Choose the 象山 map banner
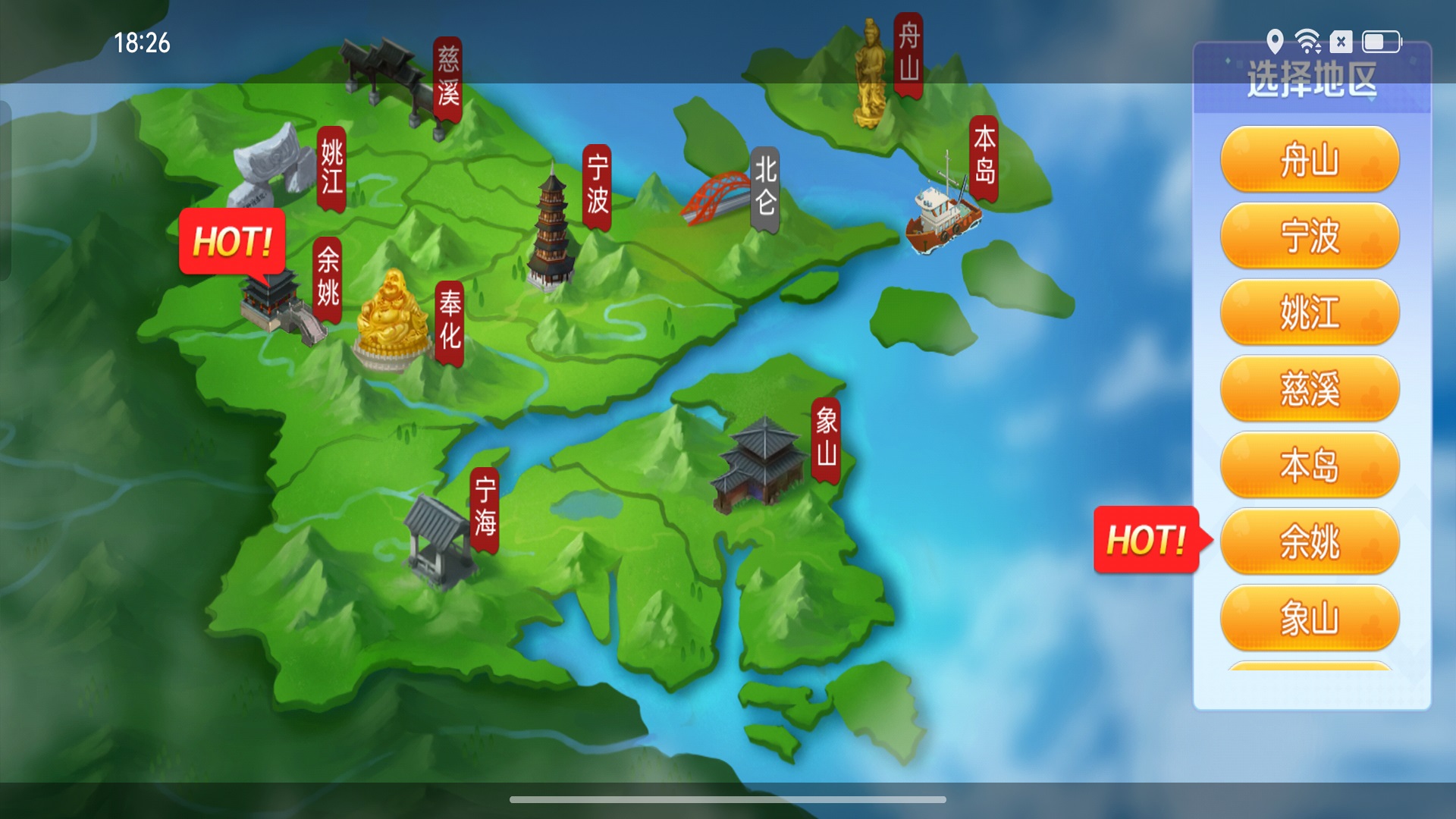The image size is (1456, 819). pos(826,438)
